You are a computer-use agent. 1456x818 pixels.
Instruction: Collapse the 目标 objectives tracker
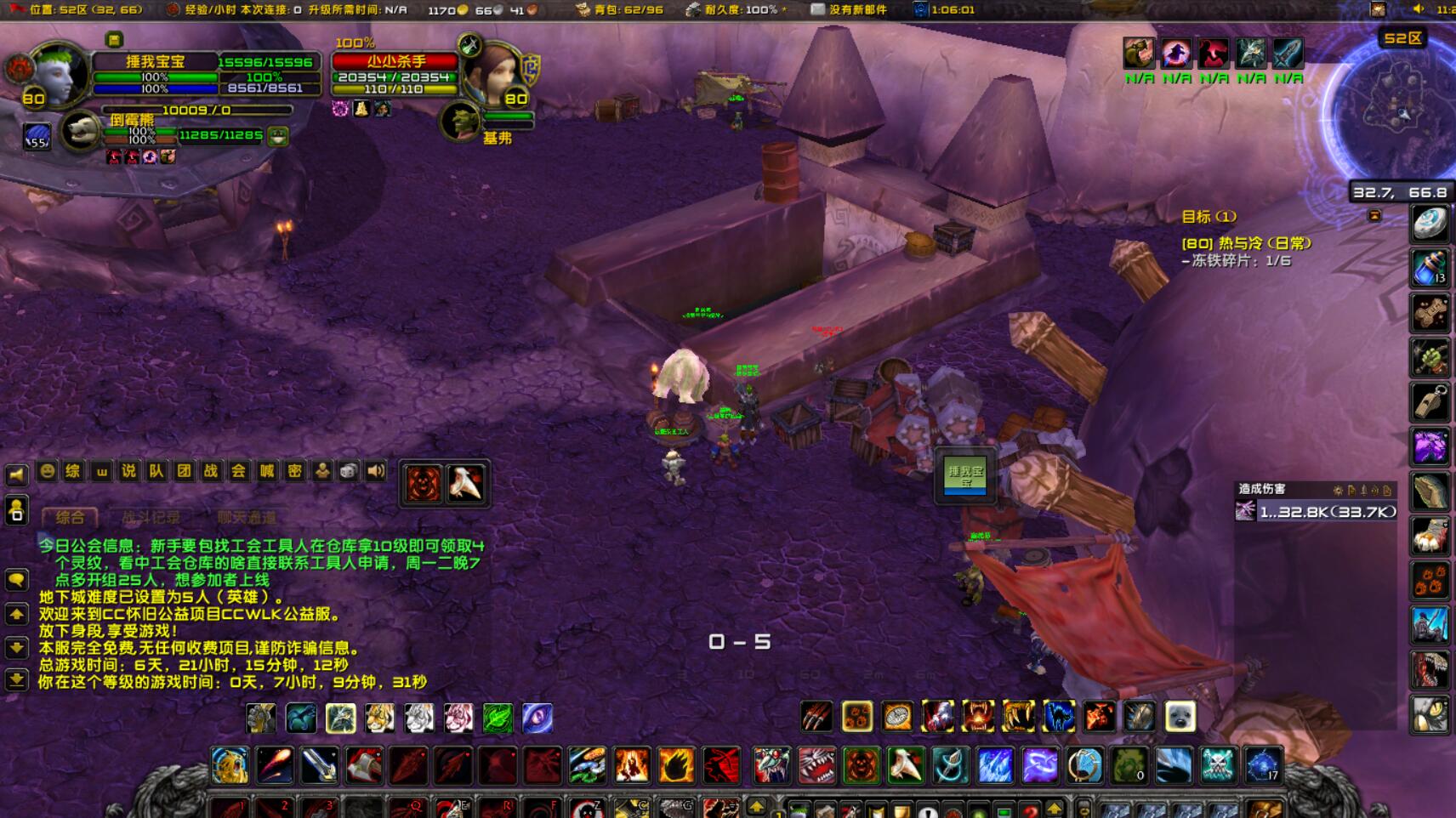(1374, 216)
